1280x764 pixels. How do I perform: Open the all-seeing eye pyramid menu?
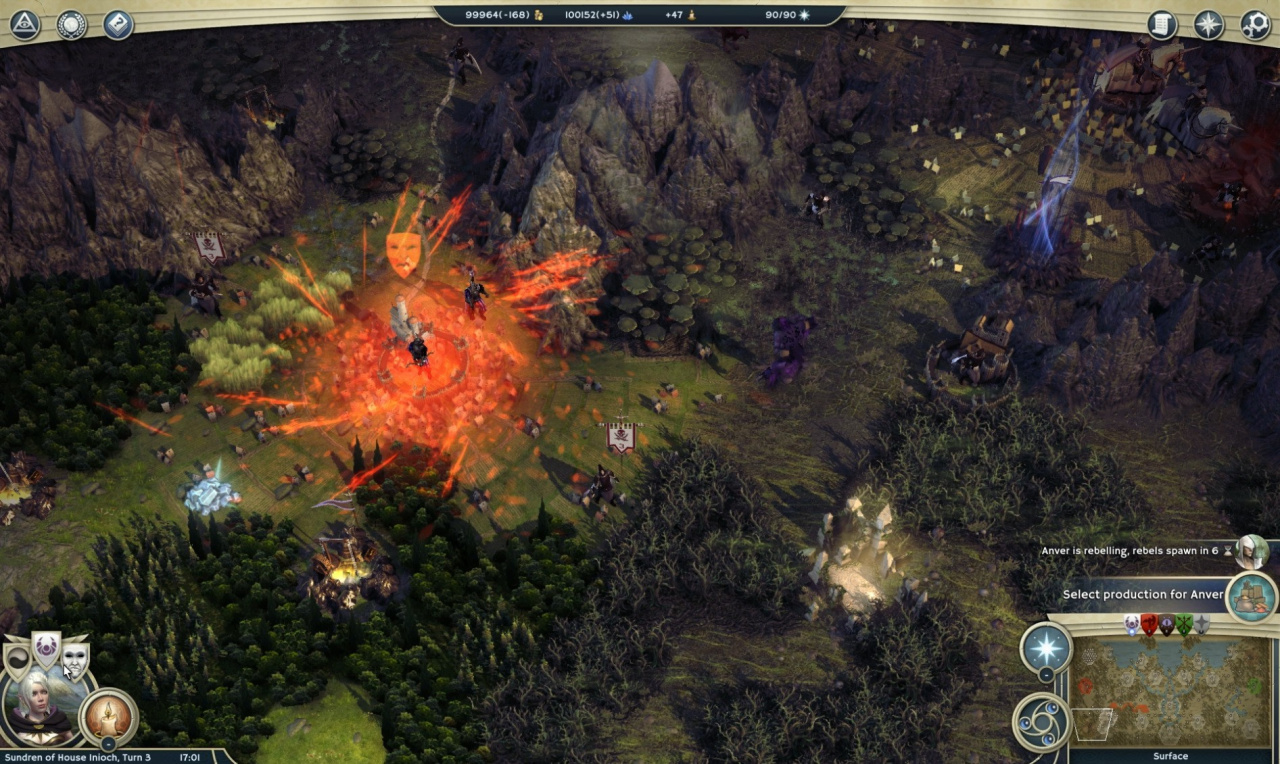(24, 24)
